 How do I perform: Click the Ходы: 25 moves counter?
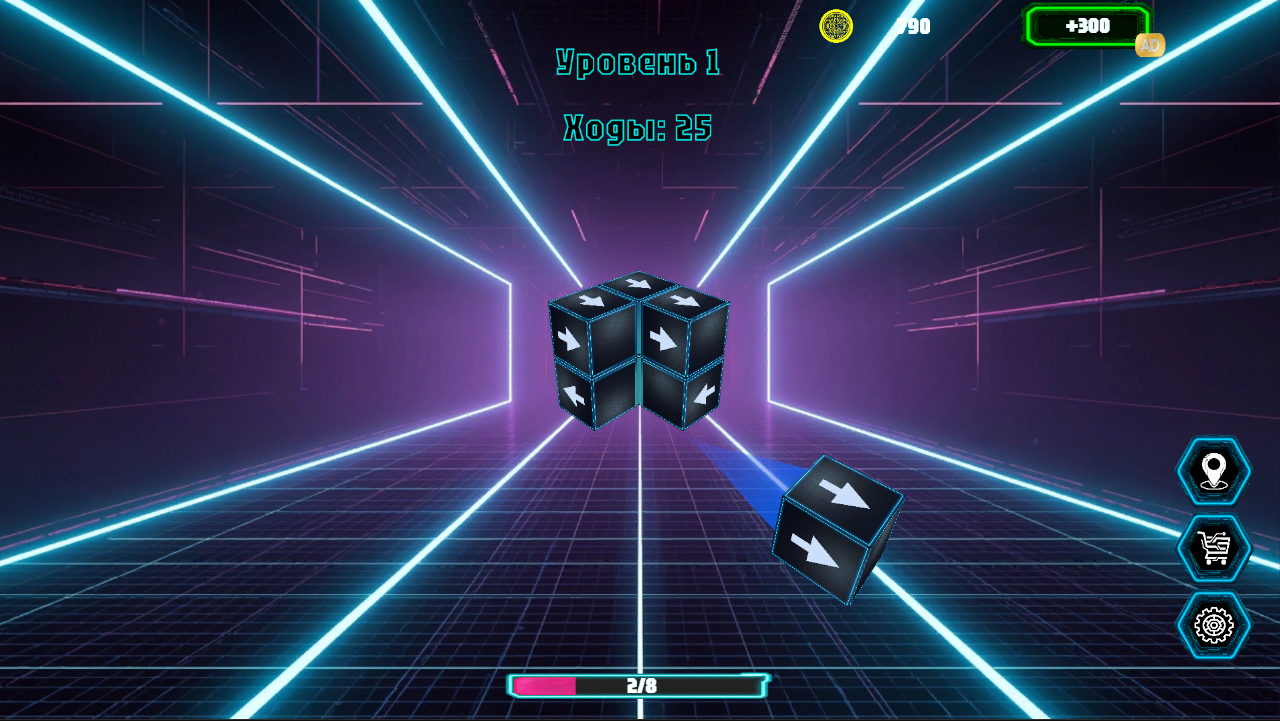pyautogui.click(x=637, y=126)
